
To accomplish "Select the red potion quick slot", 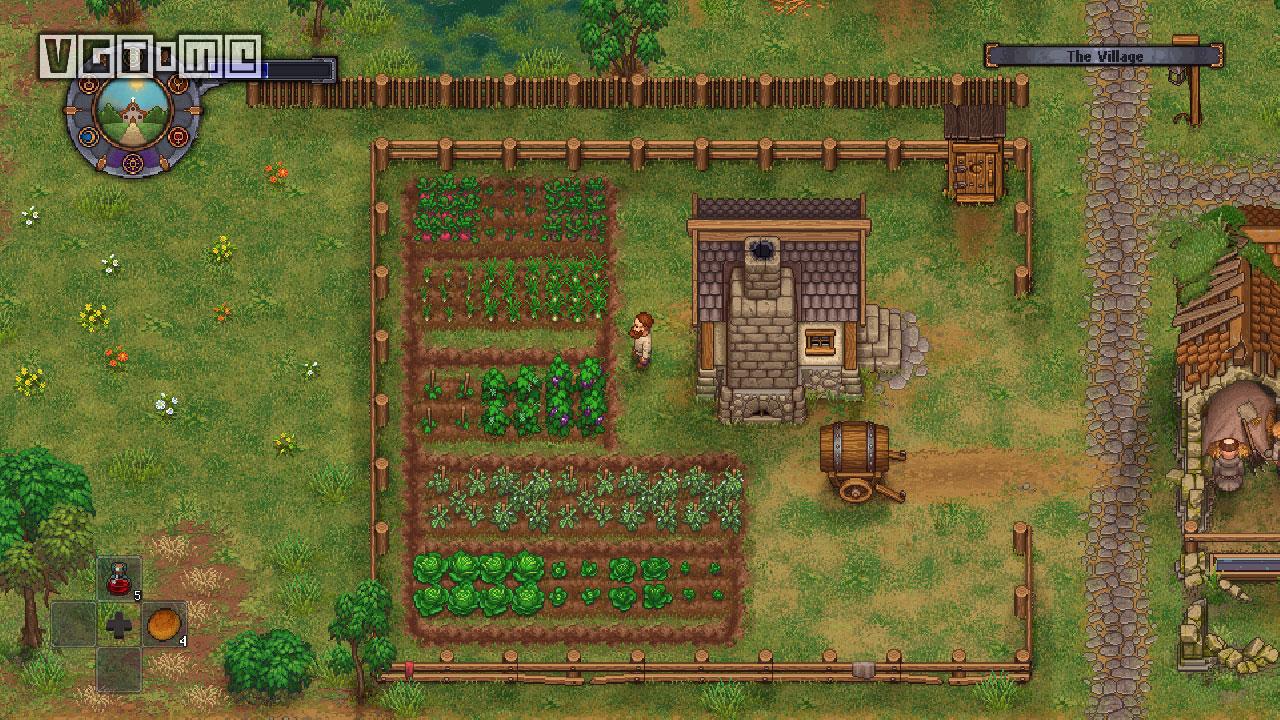I will (x=119, y=579).
